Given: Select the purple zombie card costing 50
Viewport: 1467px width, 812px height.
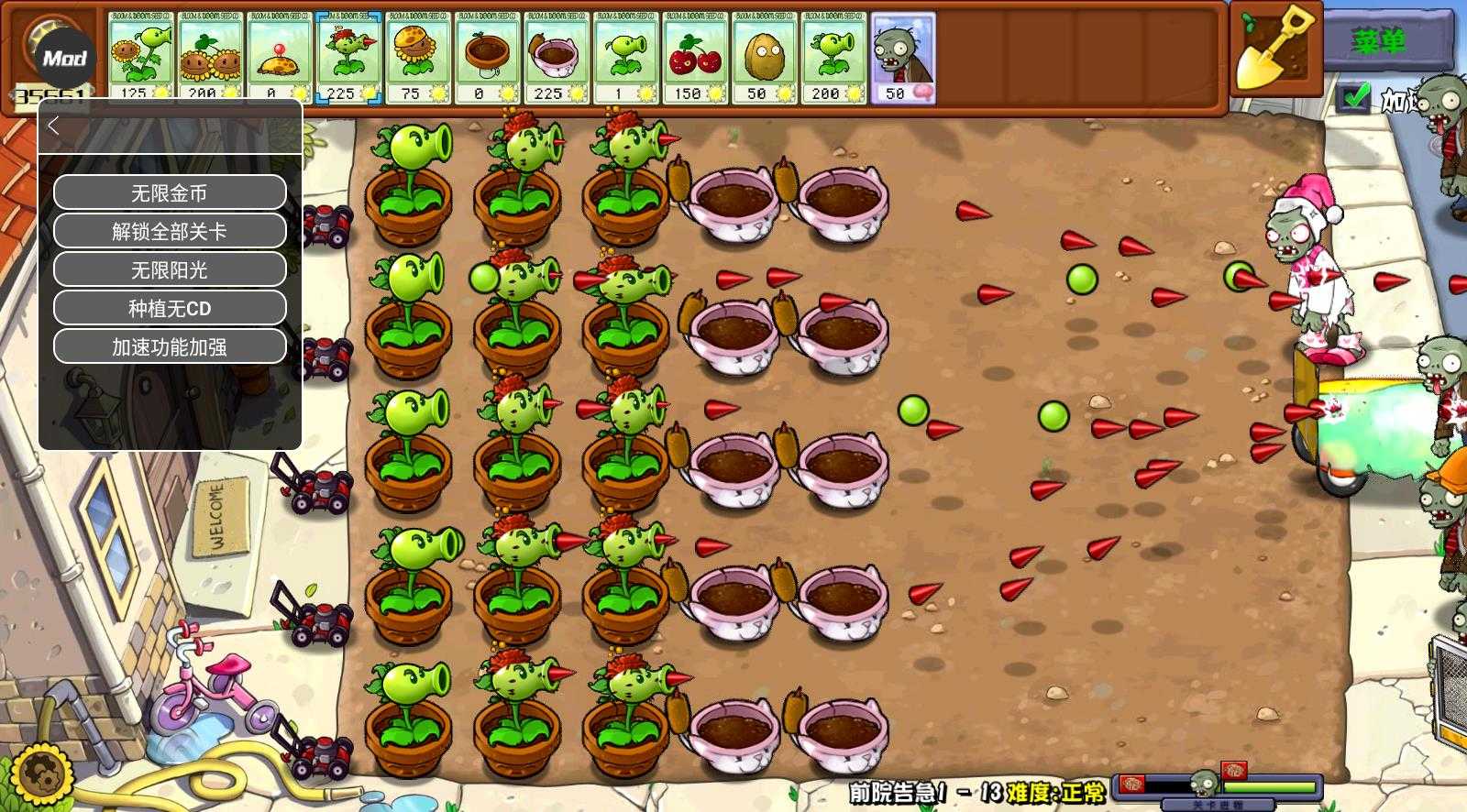Looking at the screenshot, I should [903, 57].
